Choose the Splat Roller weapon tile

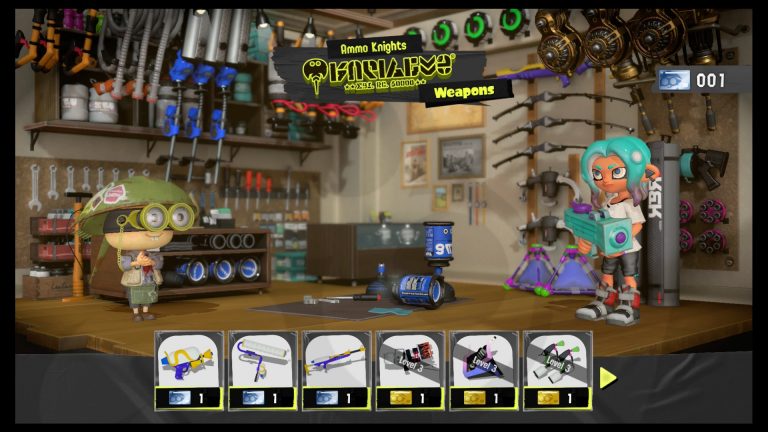263,369
